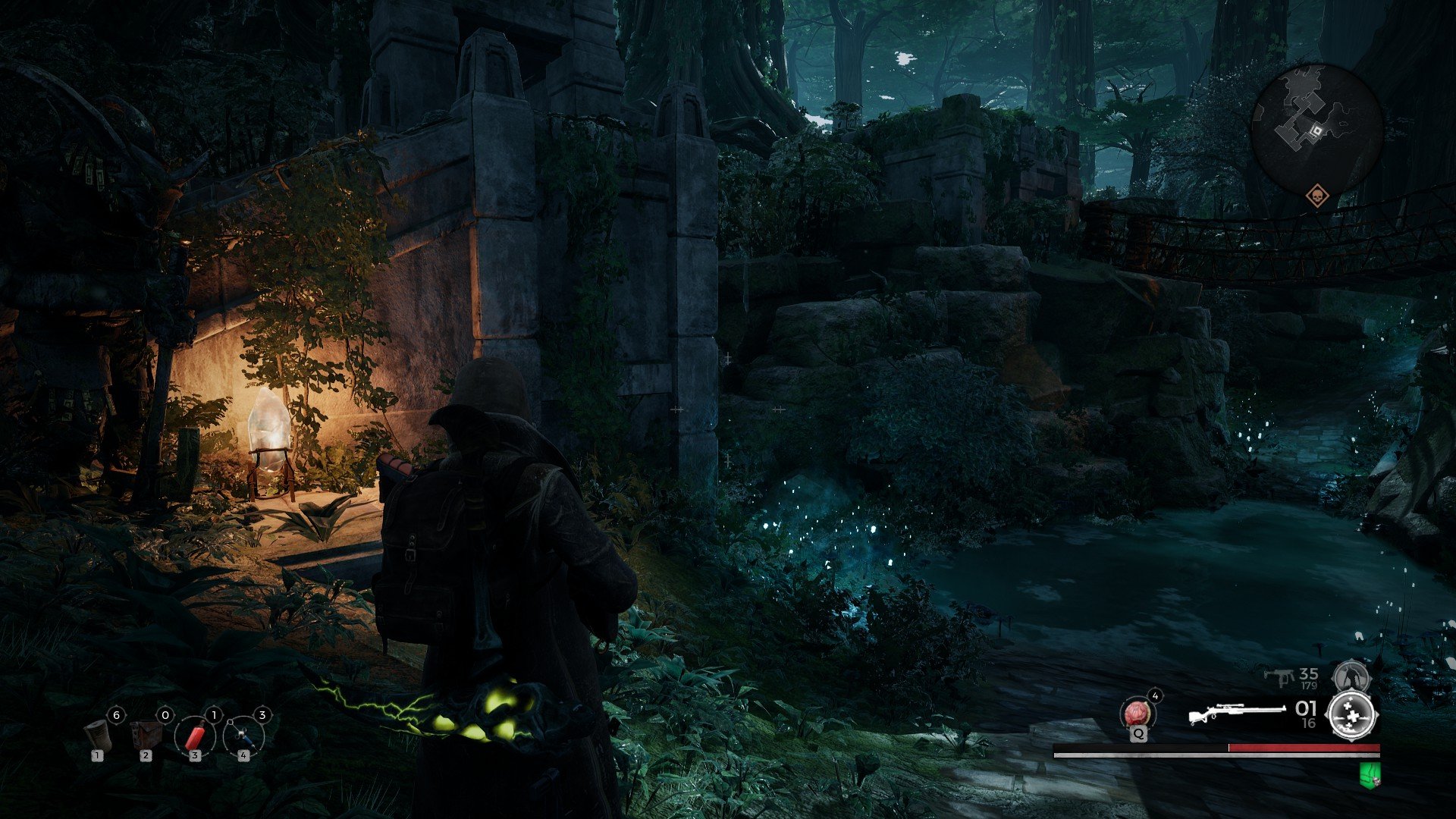Click the 16 reserve count beside the rifle

pyautogui.click(x=1308, y=723)
